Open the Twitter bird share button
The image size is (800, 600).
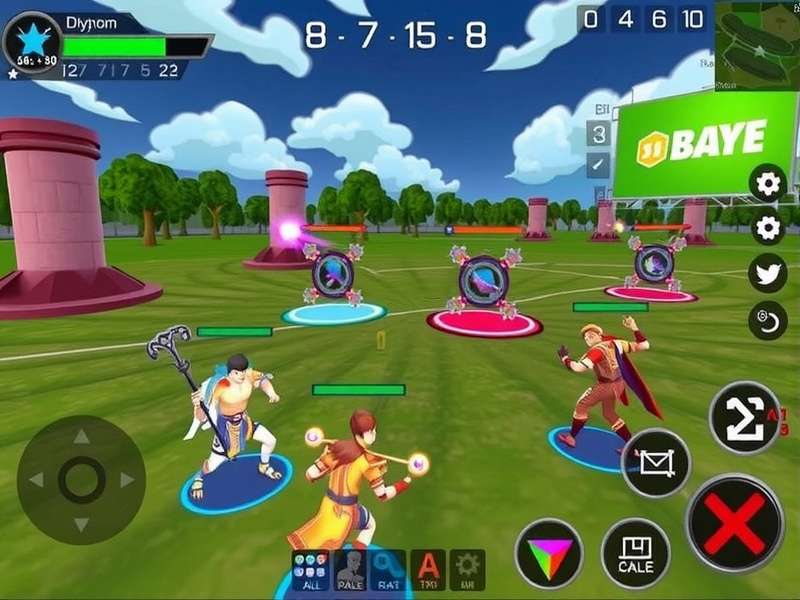pos(768,274)
